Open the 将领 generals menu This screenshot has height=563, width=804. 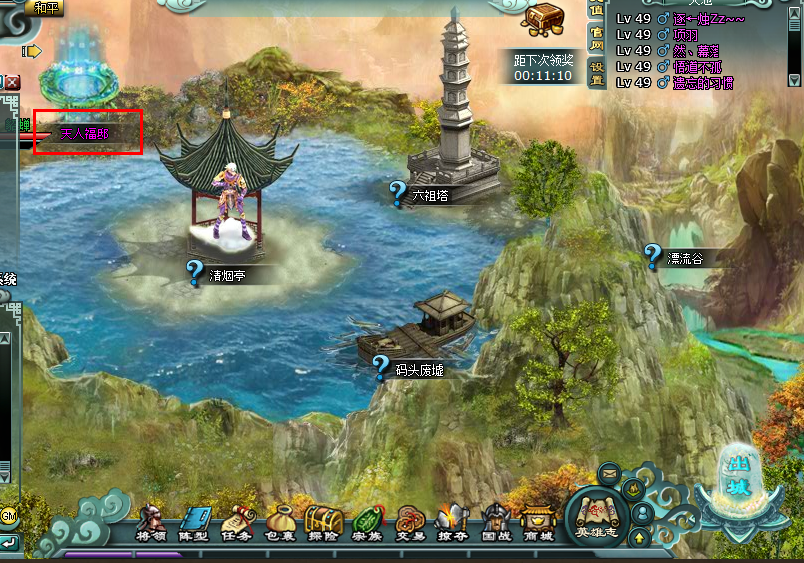click(x=151, y=523)
